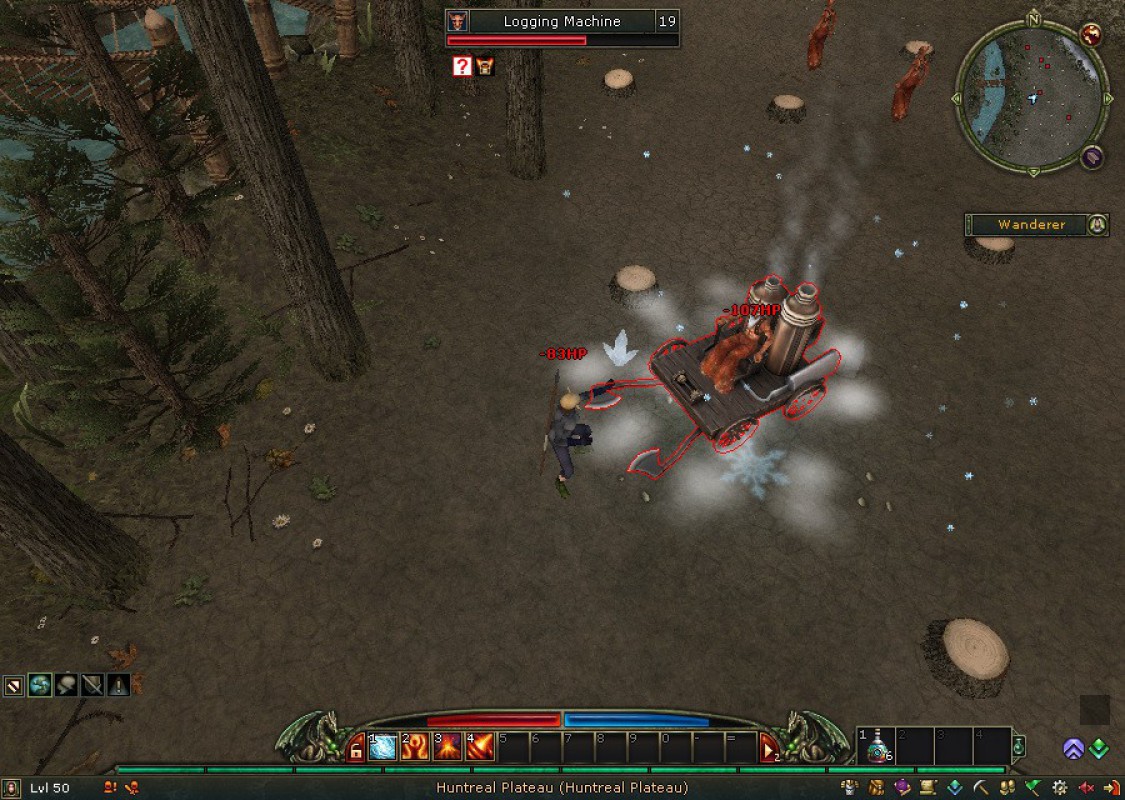This screenshot has height=800, width=1125.
Task: Open the settings gear in the bottom menu
Action: [1060, 788]
